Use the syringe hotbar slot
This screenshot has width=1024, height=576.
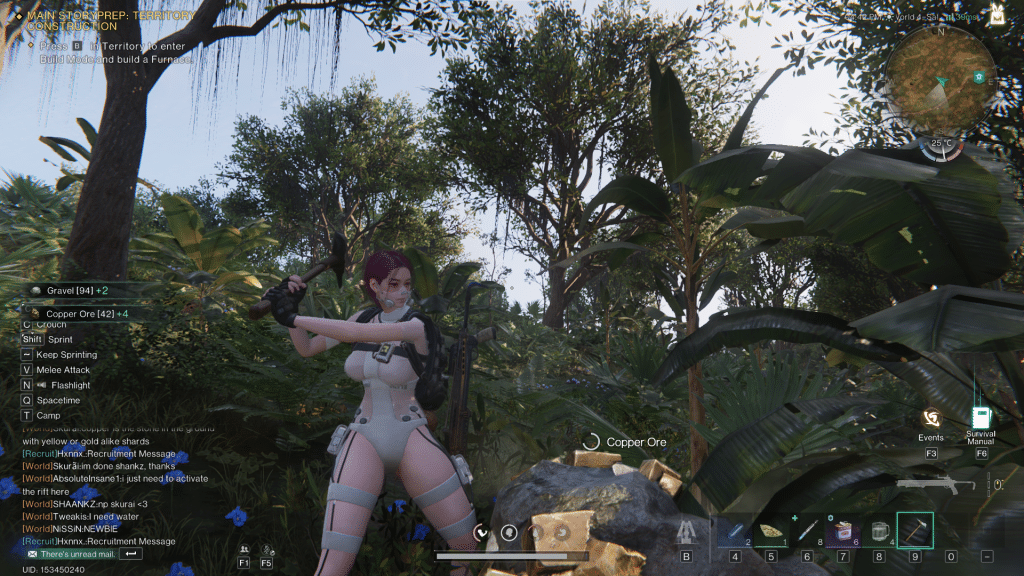[806, 531]
